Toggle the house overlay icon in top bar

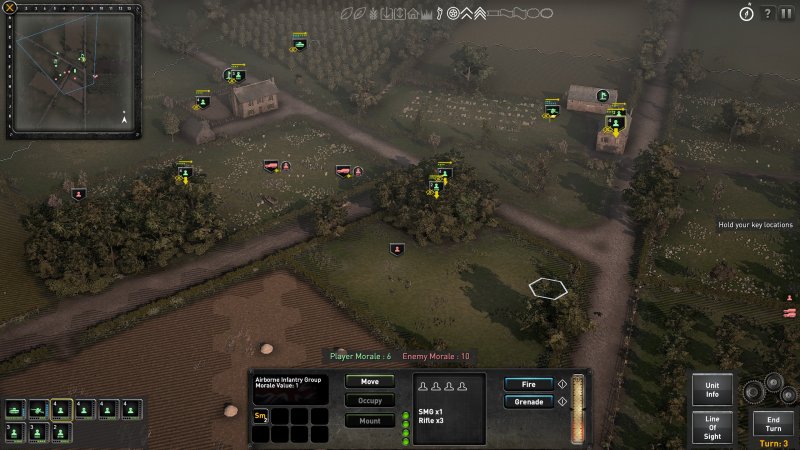[413, 13]
